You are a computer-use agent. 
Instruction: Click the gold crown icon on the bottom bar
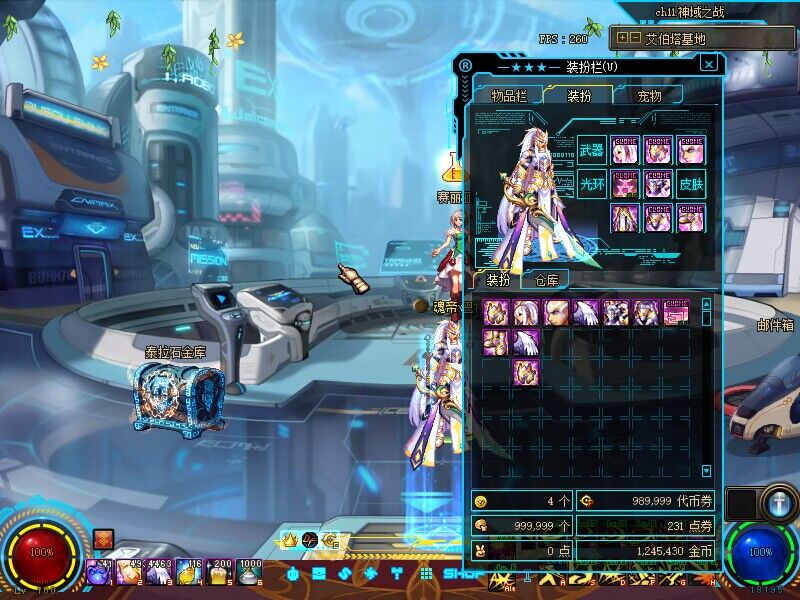[x=289, y=541]
